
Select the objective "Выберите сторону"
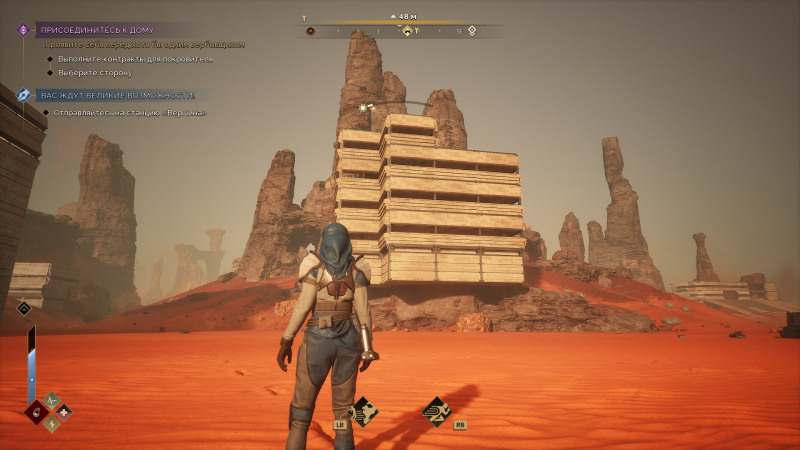(x=95, y=73)
